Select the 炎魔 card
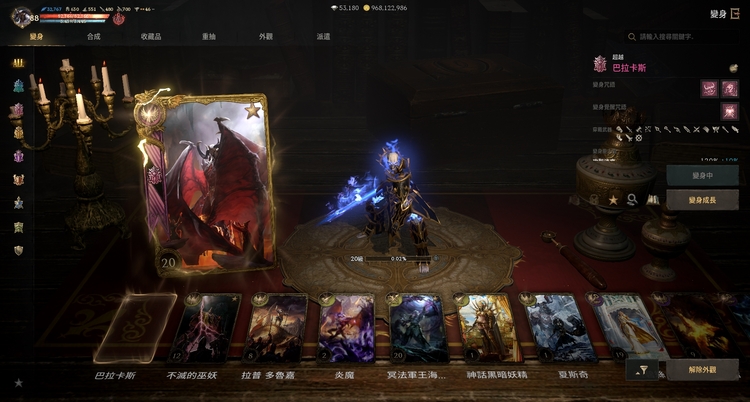Image resolution: width=750 pixels, height=402 pixels. coord(346,329)
